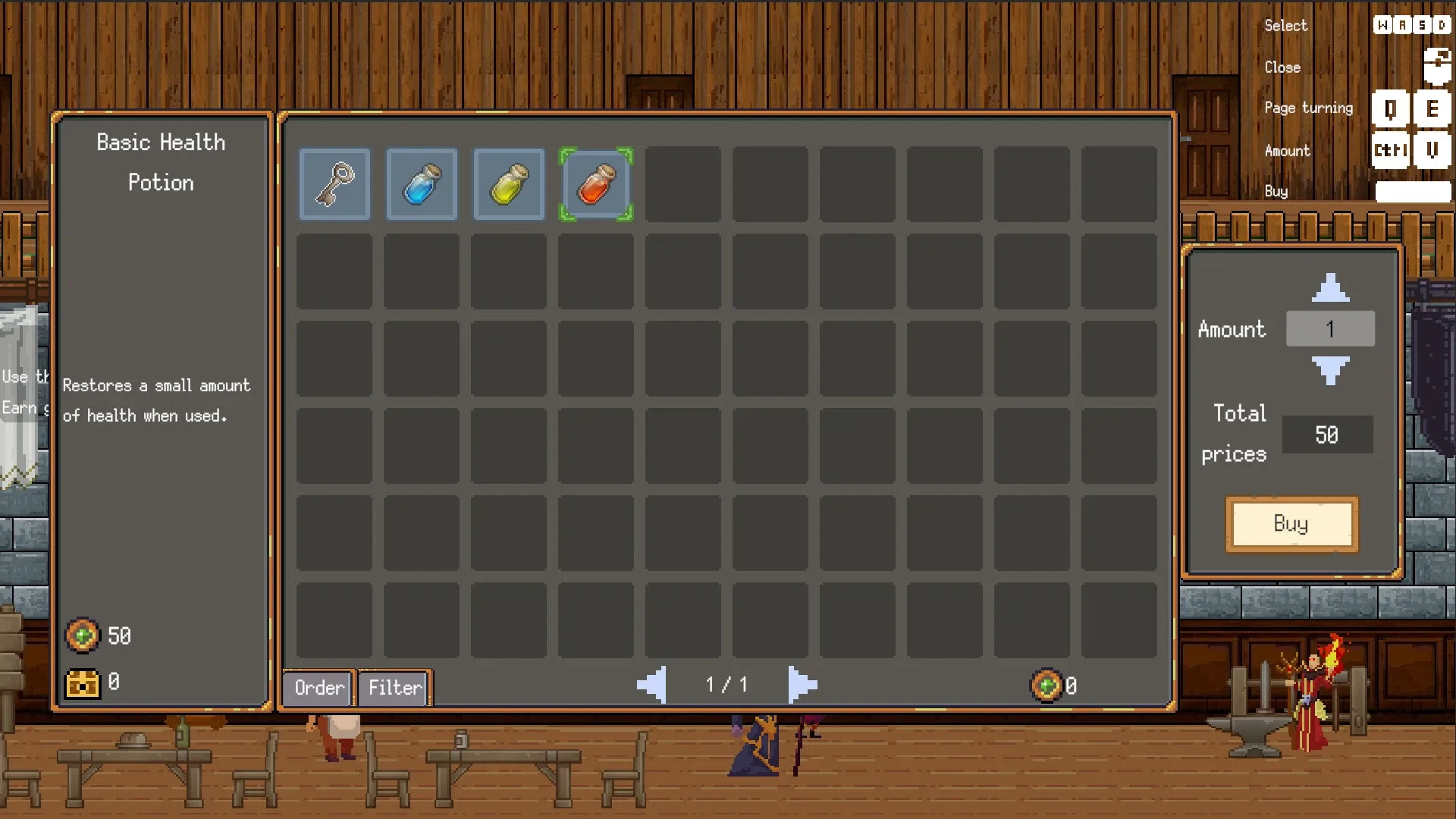Click the 1 / 1 page indicator
This screenshot has width=1456, height=819.
click(x=726, y=684)
